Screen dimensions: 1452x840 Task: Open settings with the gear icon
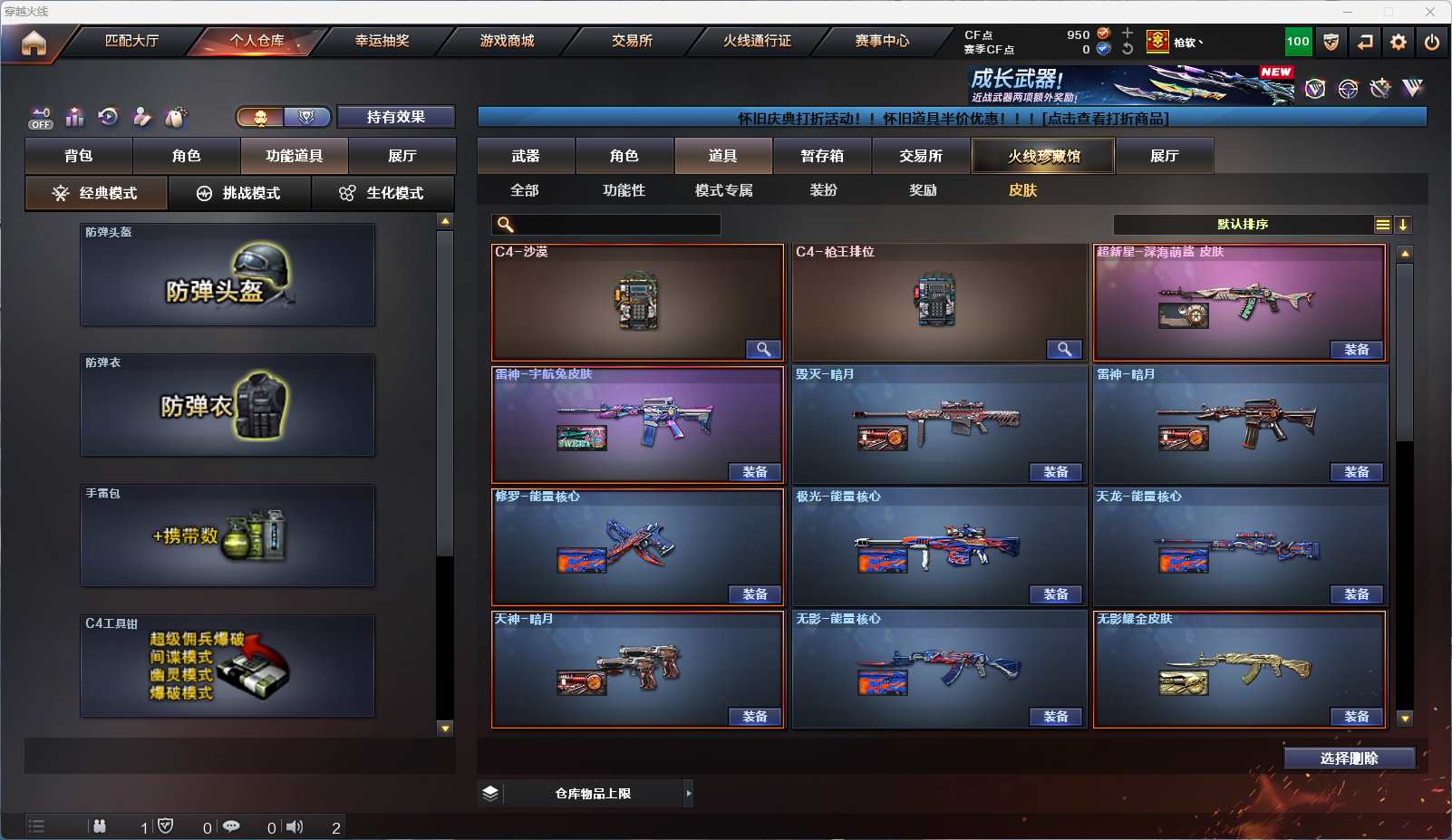click(1399, 42)
